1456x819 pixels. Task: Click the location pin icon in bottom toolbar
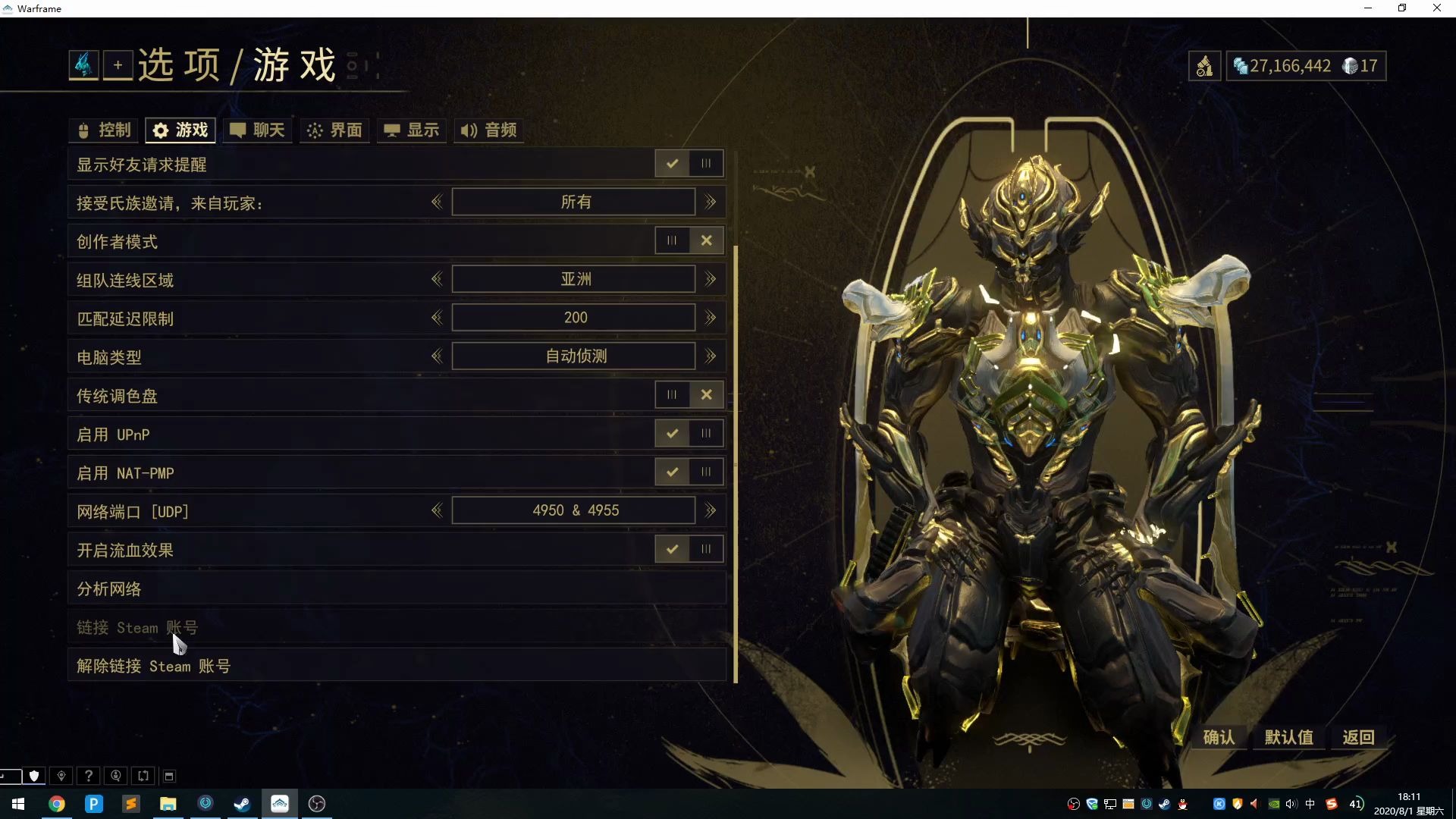pos(61,776)
